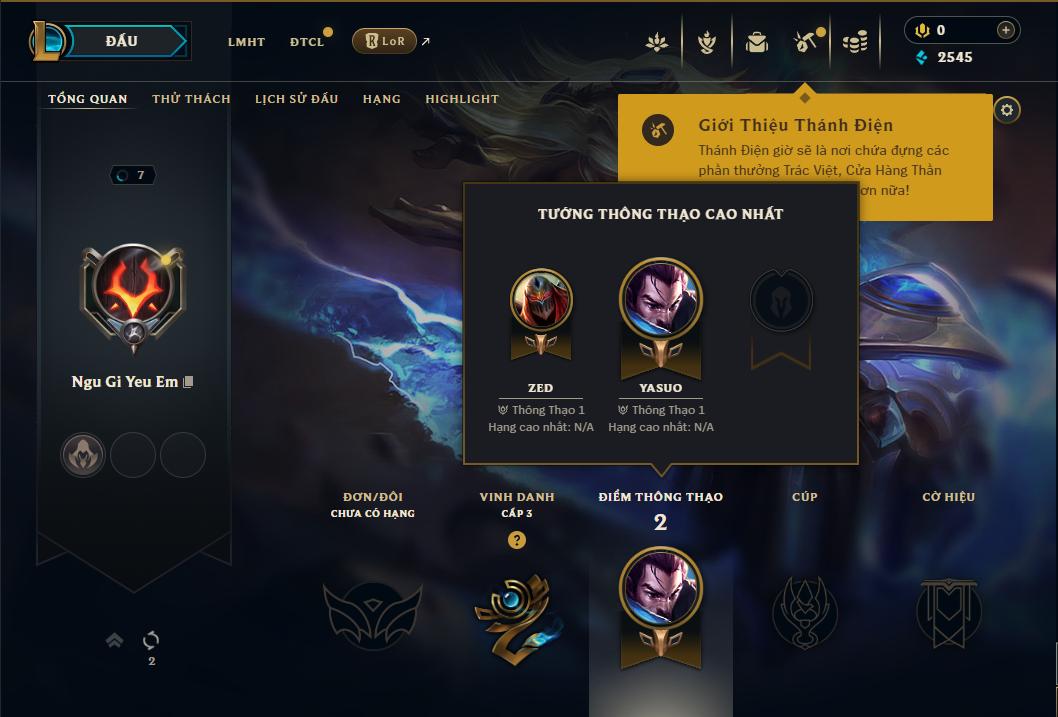The width and height of the screenshot is (1058, 717).
Task: Open the LMHT game section
Action: (x=246, y=42)
